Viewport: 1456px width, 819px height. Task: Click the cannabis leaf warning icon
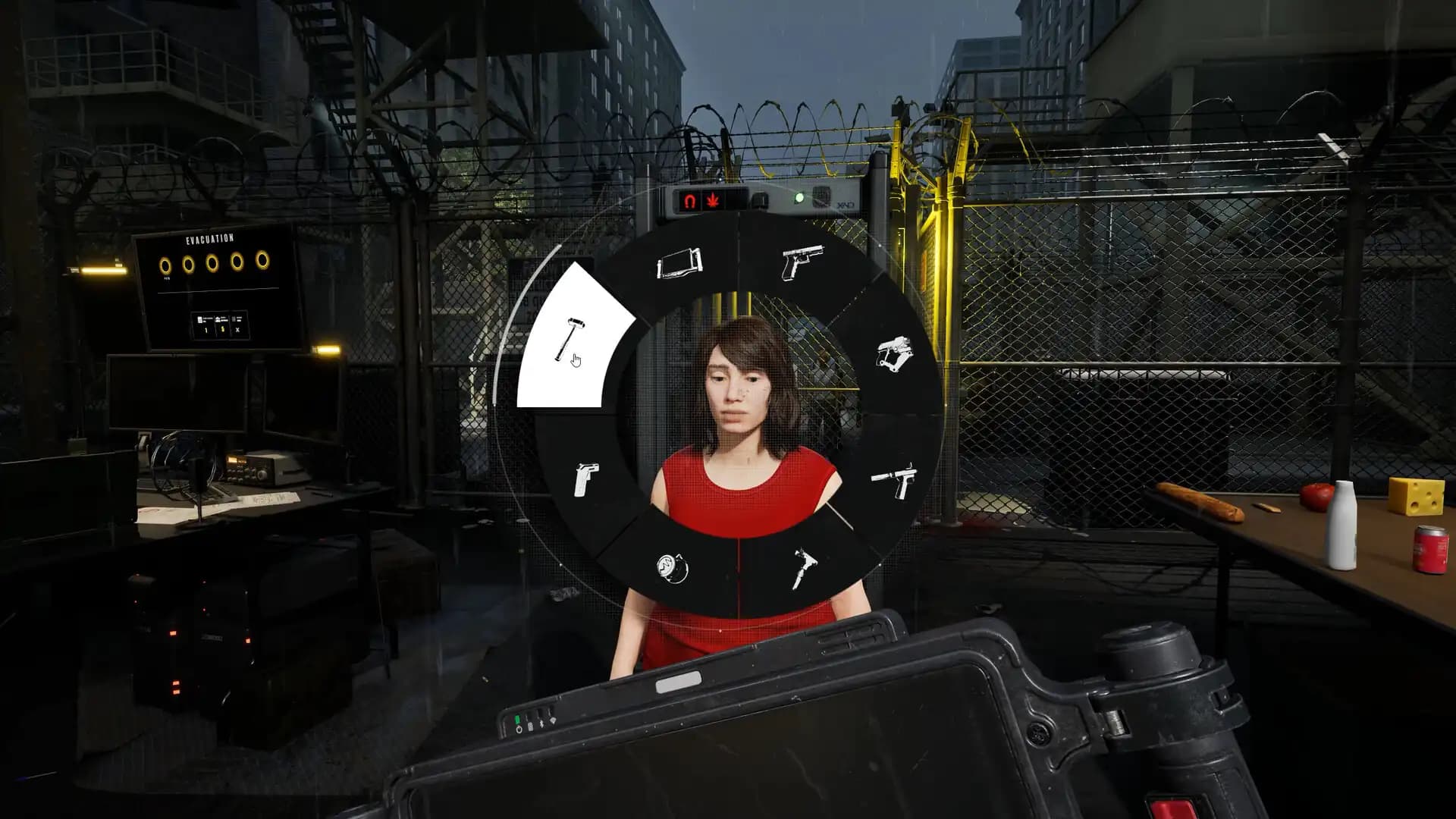711,199
